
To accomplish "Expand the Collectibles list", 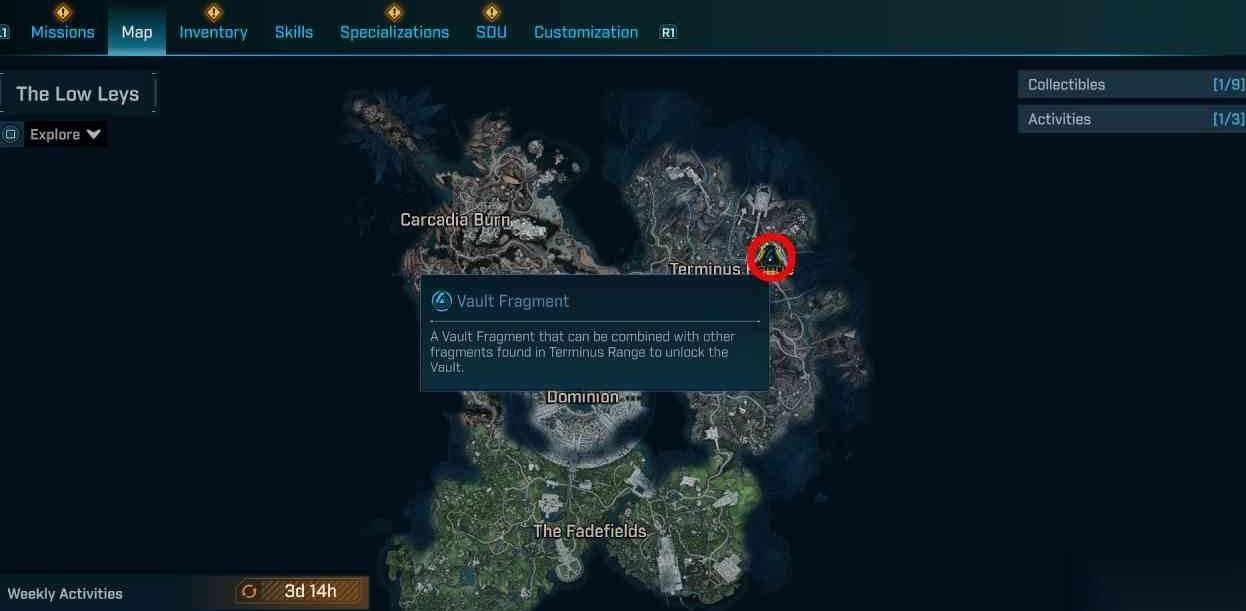I will (x=1131, y=85).
